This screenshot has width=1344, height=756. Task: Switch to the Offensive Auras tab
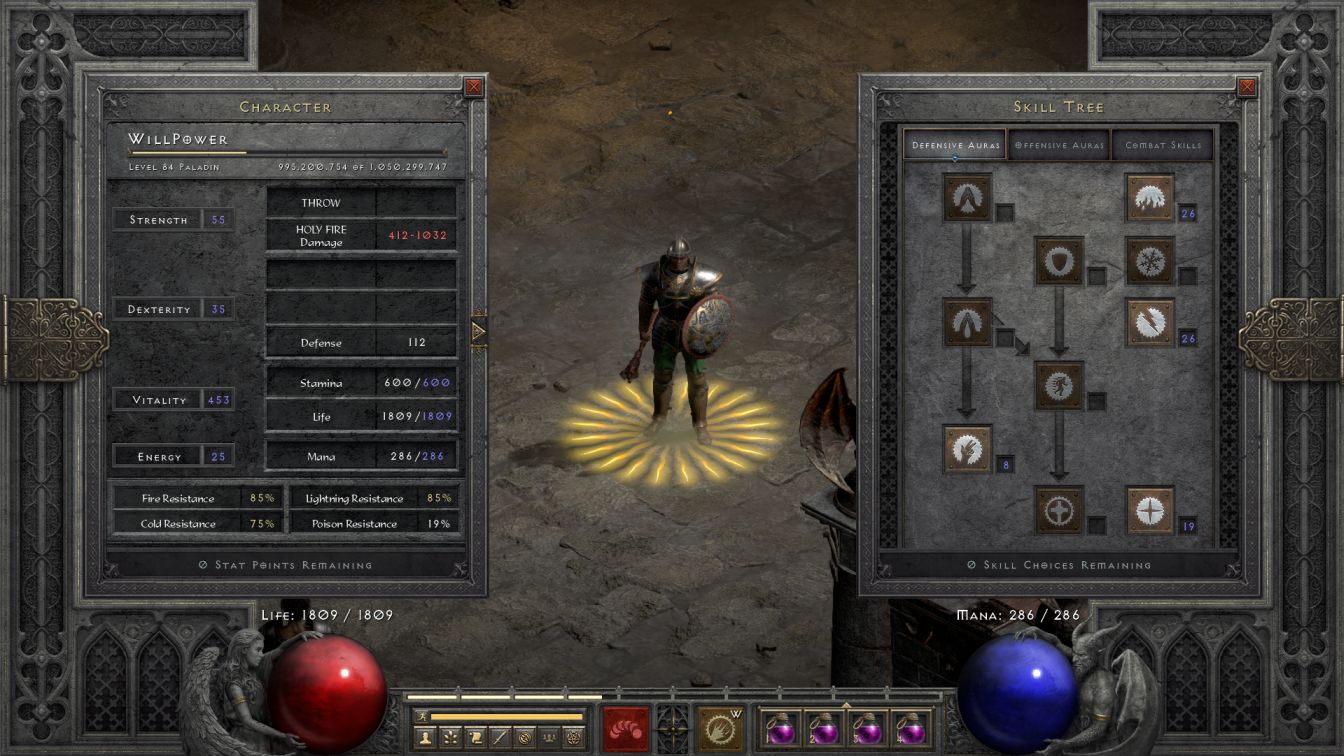click(x=1059, y=145)
